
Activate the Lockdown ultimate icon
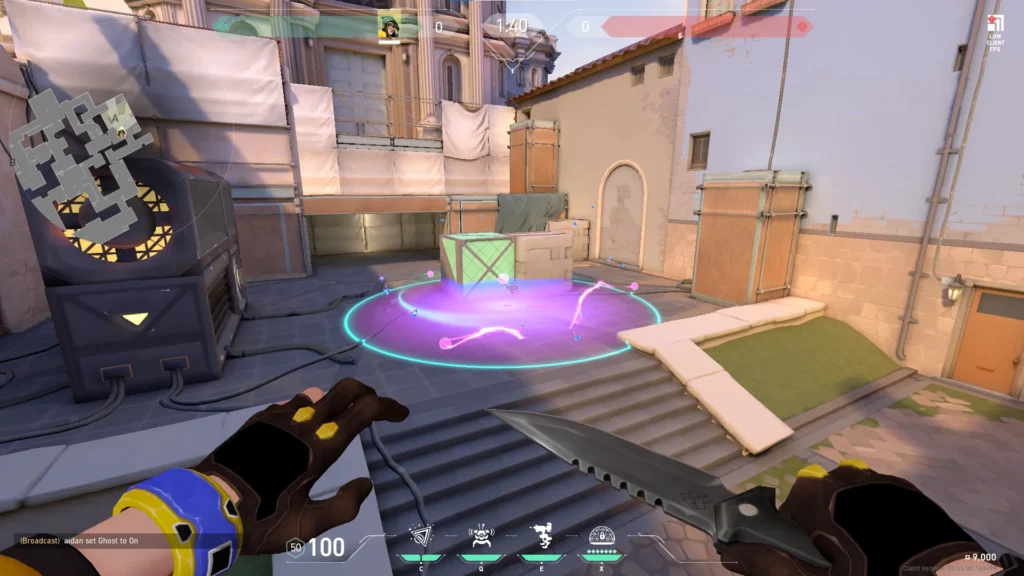tap(601, 539)
